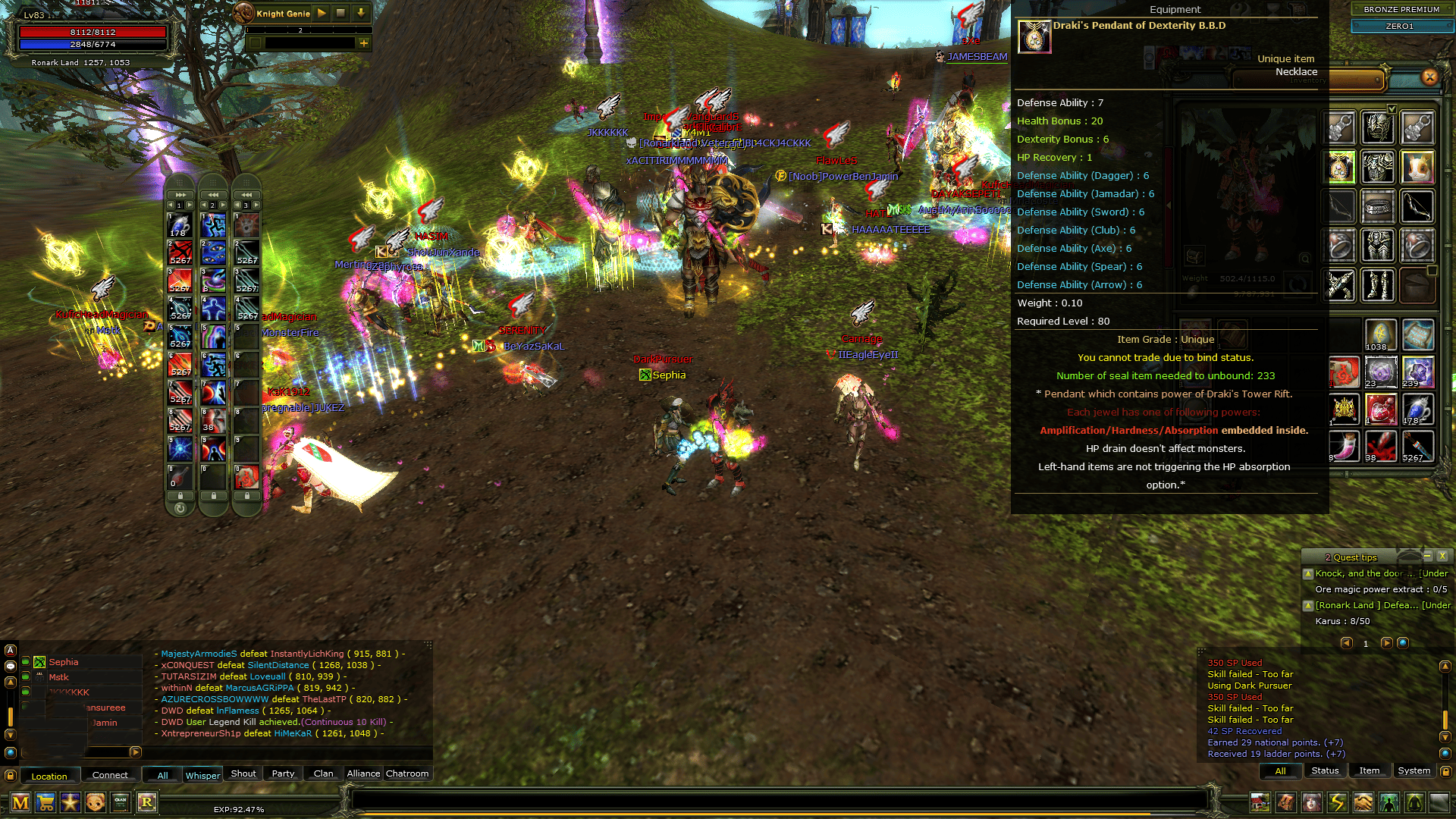Open the Power-Up Store cart icon
This screenshot has height=819, width=1456.
(x=45, y=802)
